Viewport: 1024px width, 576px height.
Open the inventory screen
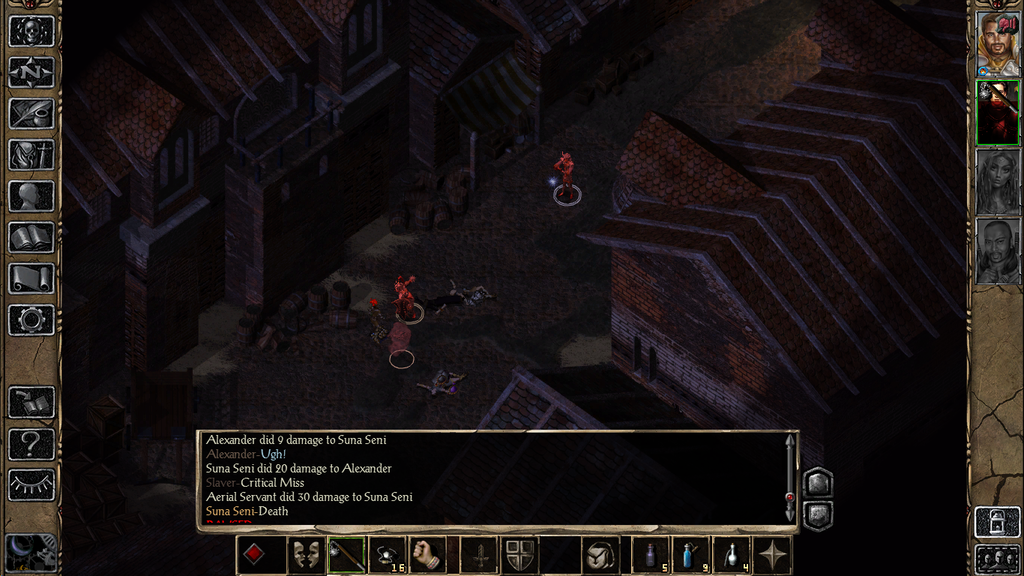[x=31, y=154]
